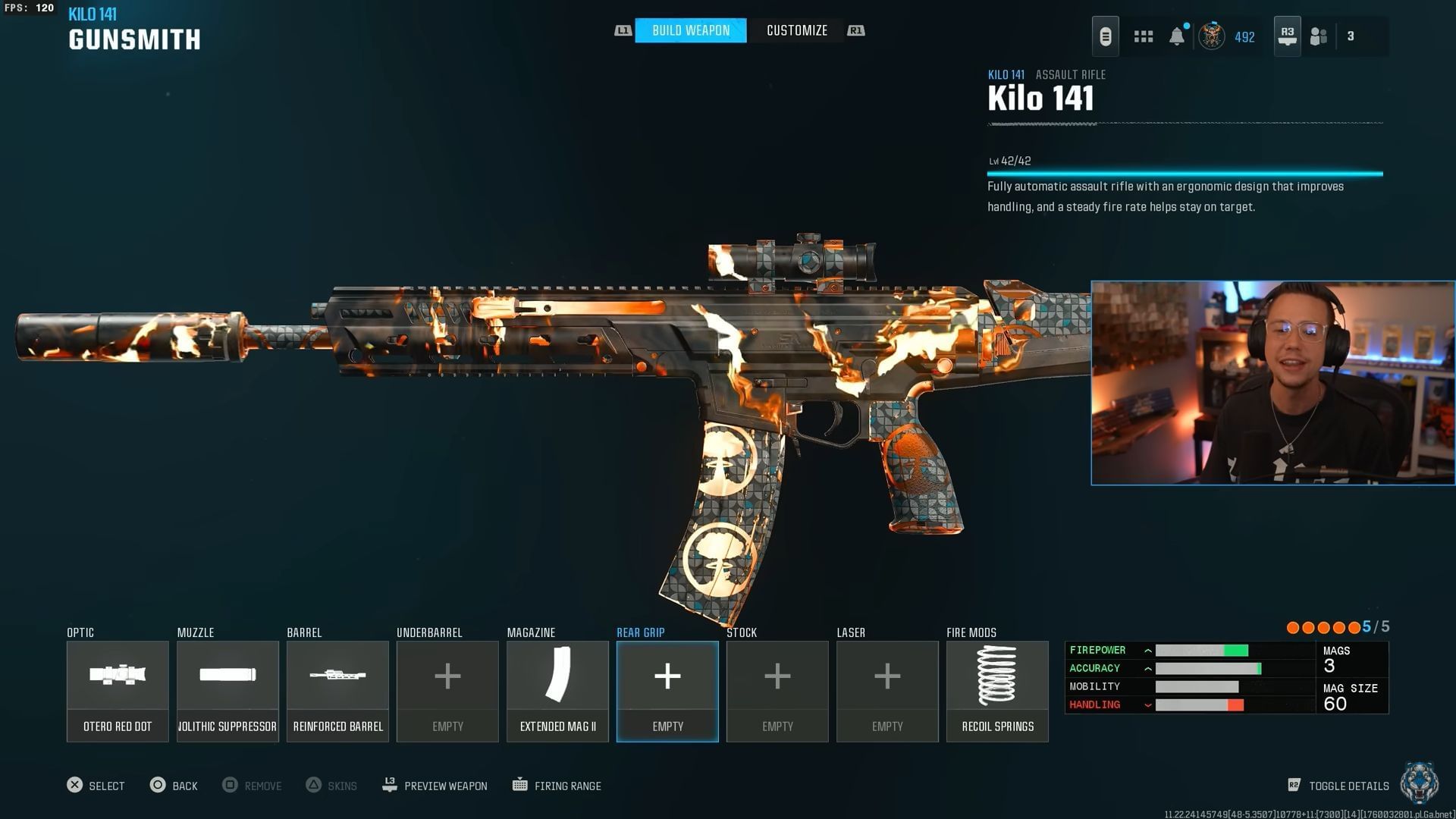Open the grid menu icon
The image size is (1456, 819).
1143,36
